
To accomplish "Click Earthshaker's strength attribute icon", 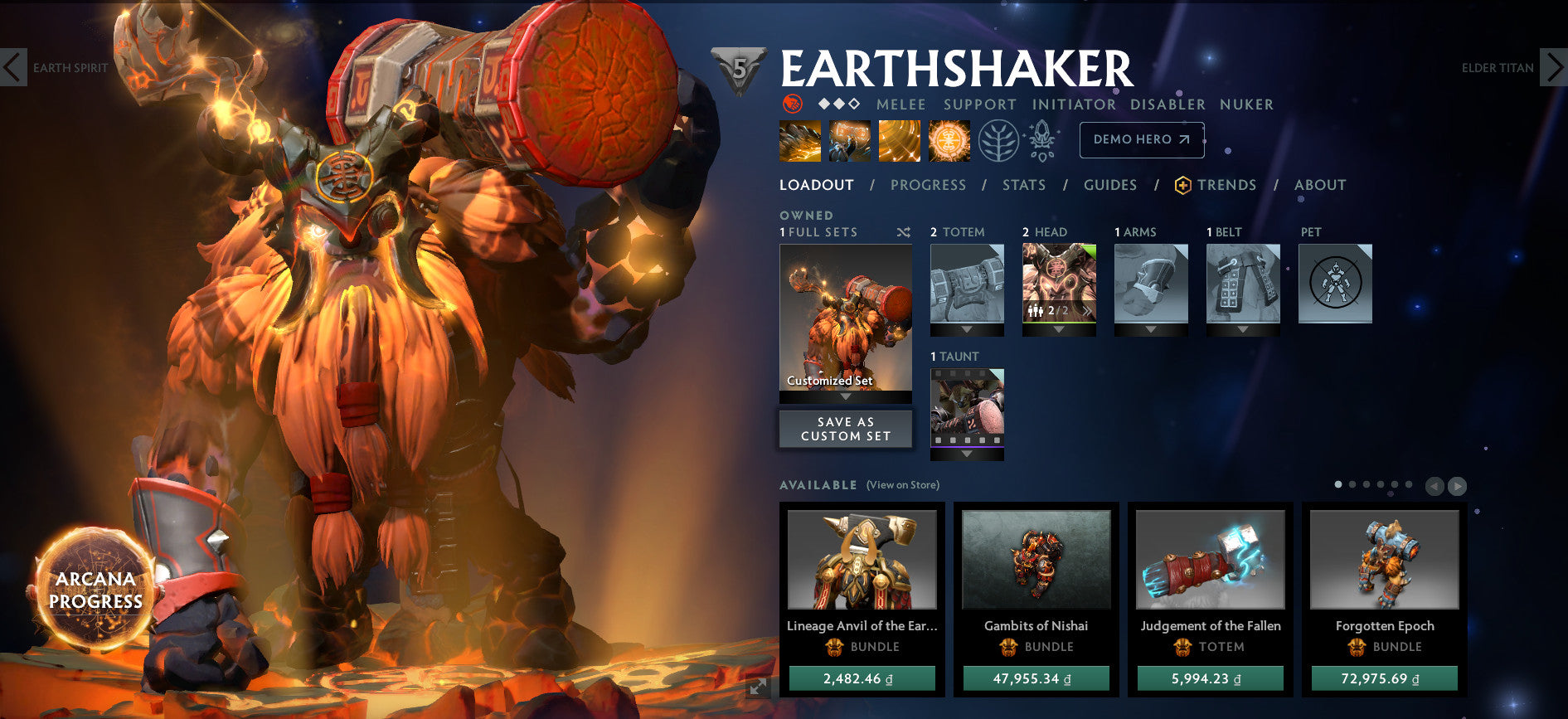I will 794,104.
